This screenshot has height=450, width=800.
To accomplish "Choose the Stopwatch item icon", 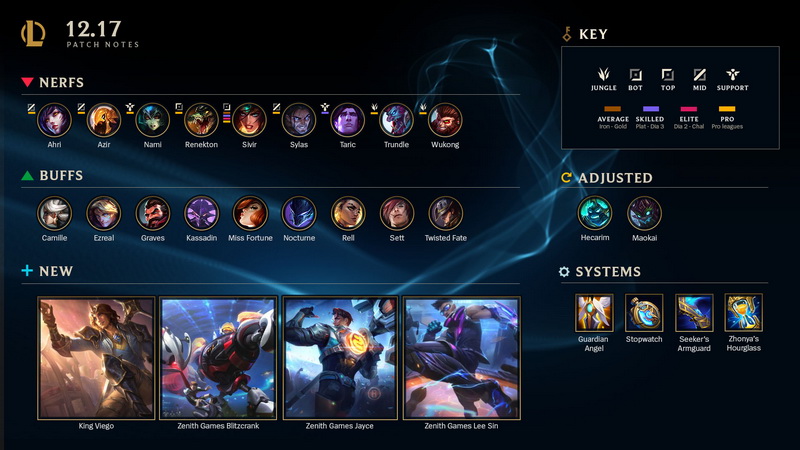I will click(644, 312).
